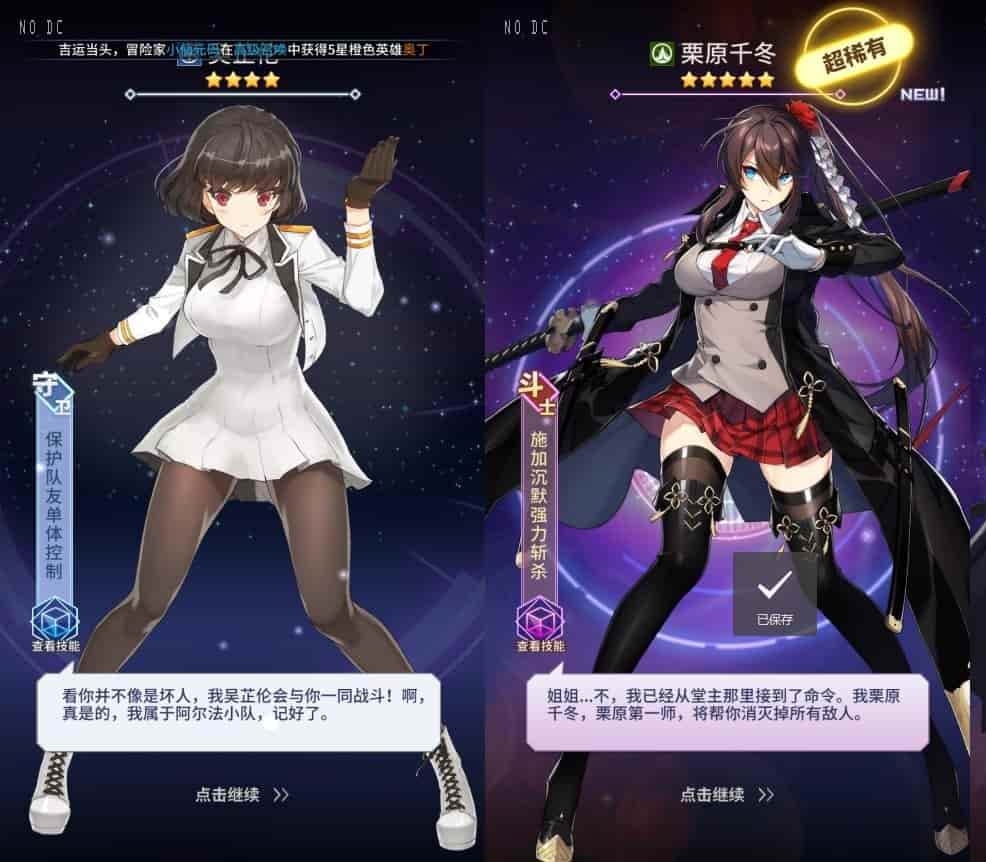
Task: Select the 斗士 class banner
Action: point(540,490)
